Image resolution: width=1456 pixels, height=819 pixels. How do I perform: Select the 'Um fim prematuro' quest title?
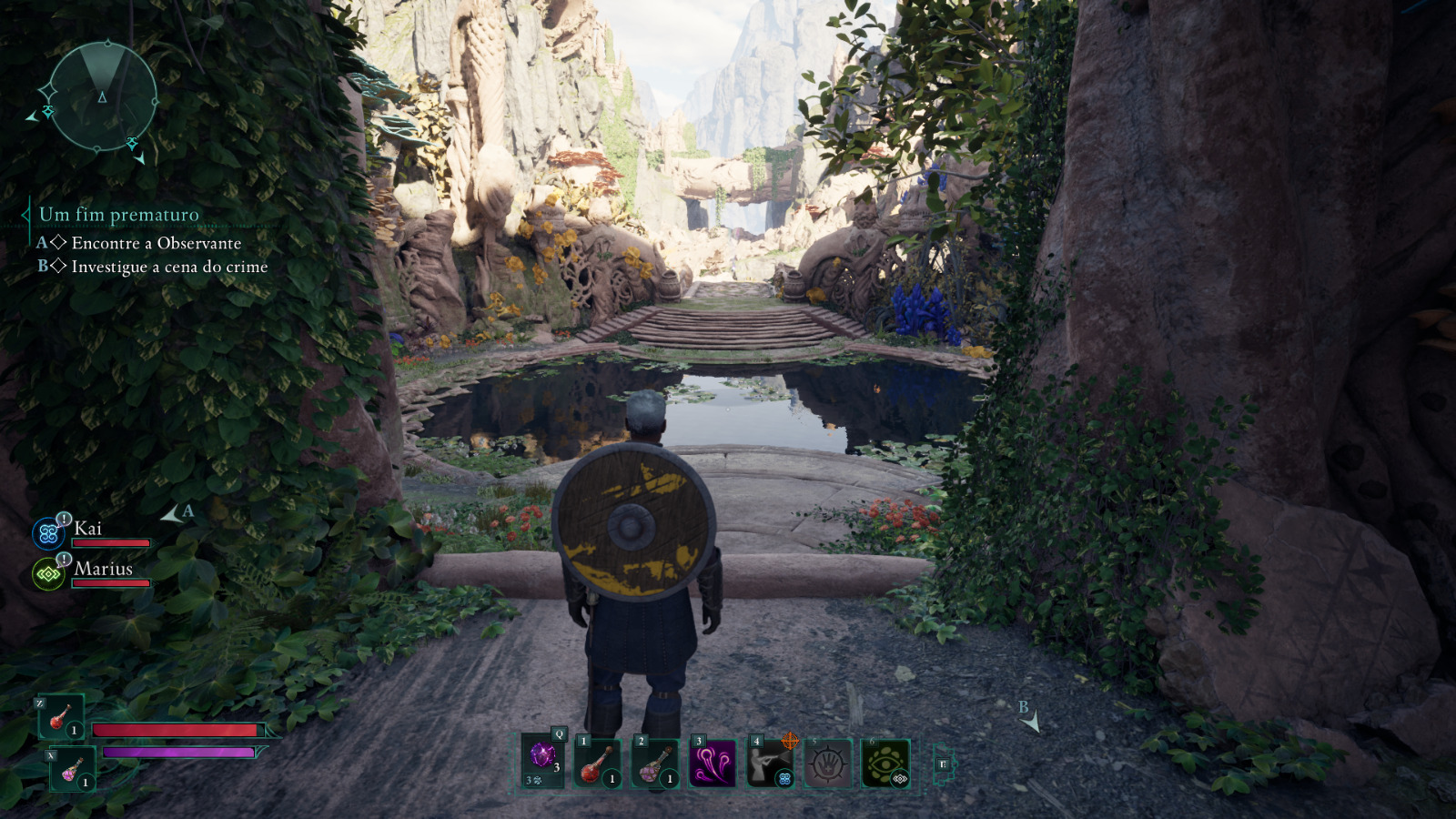point(118,215)
